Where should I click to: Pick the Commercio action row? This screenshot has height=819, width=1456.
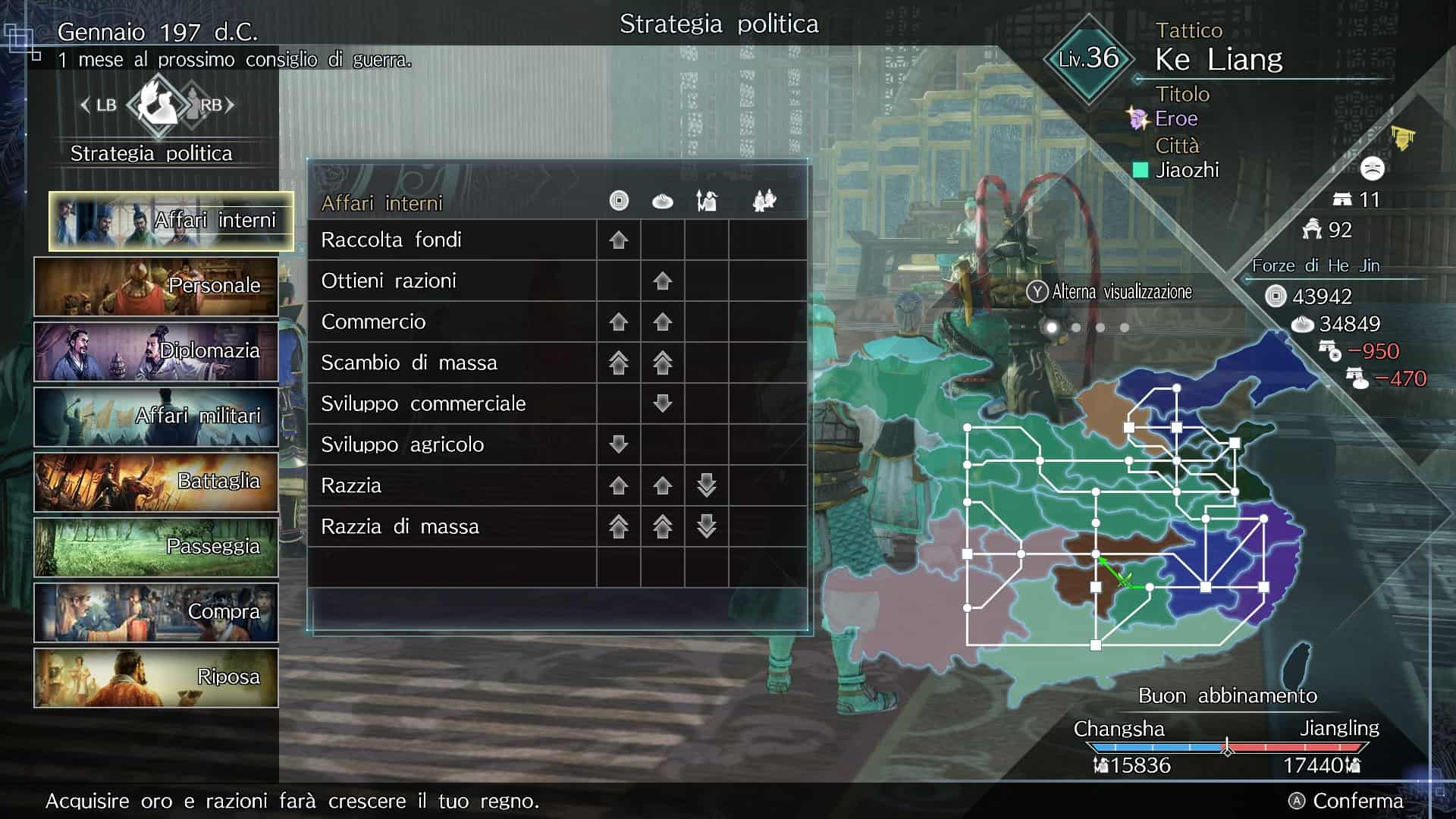coord(452,322)
